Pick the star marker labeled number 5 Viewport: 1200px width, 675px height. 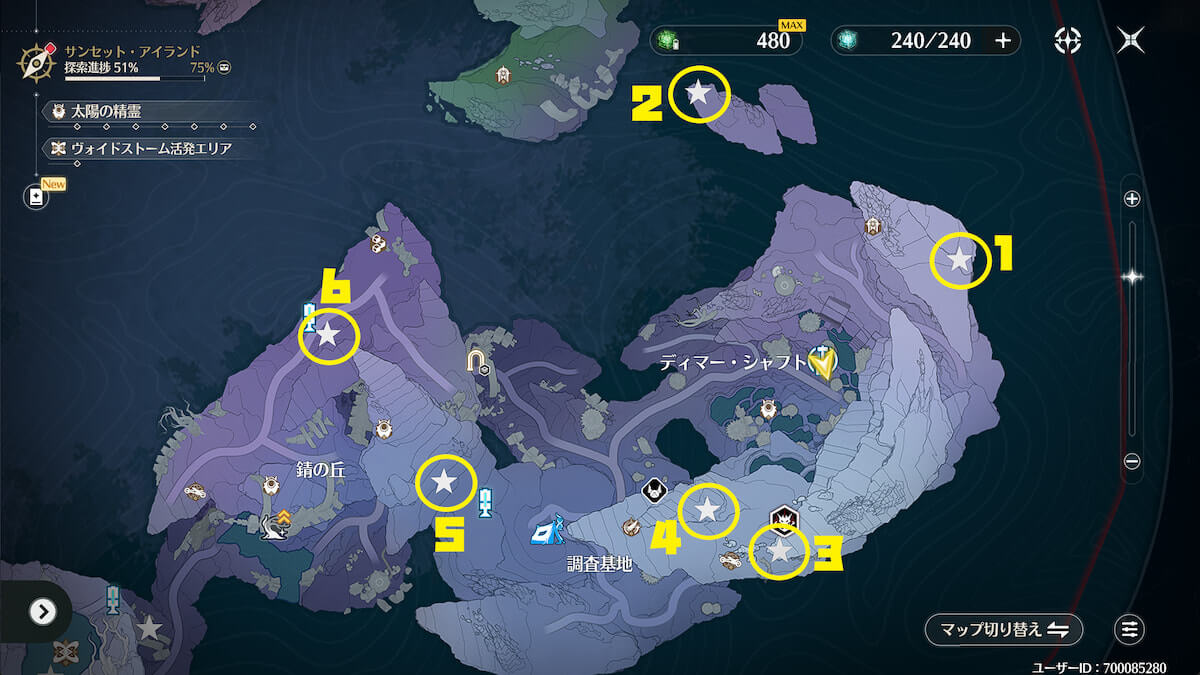[x=445, y=483]
